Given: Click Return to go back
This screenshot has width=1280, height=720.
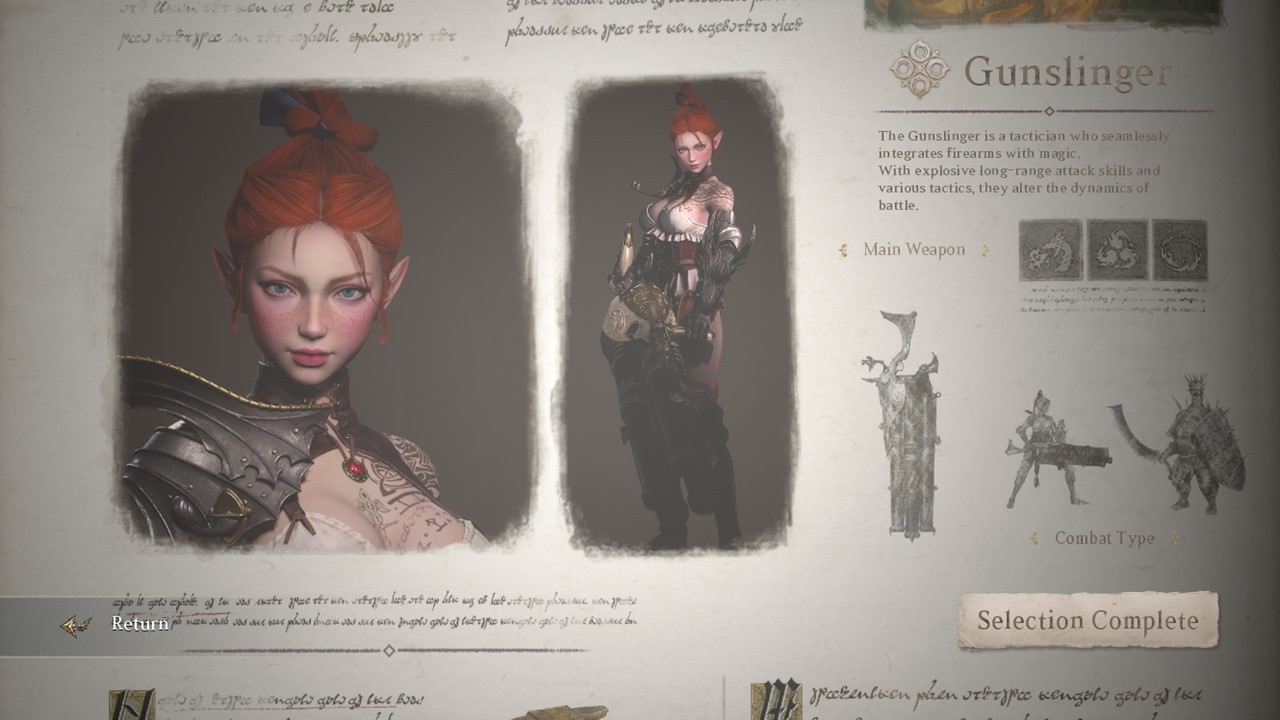Looking at the screenshot, I should tap(140, 624).
